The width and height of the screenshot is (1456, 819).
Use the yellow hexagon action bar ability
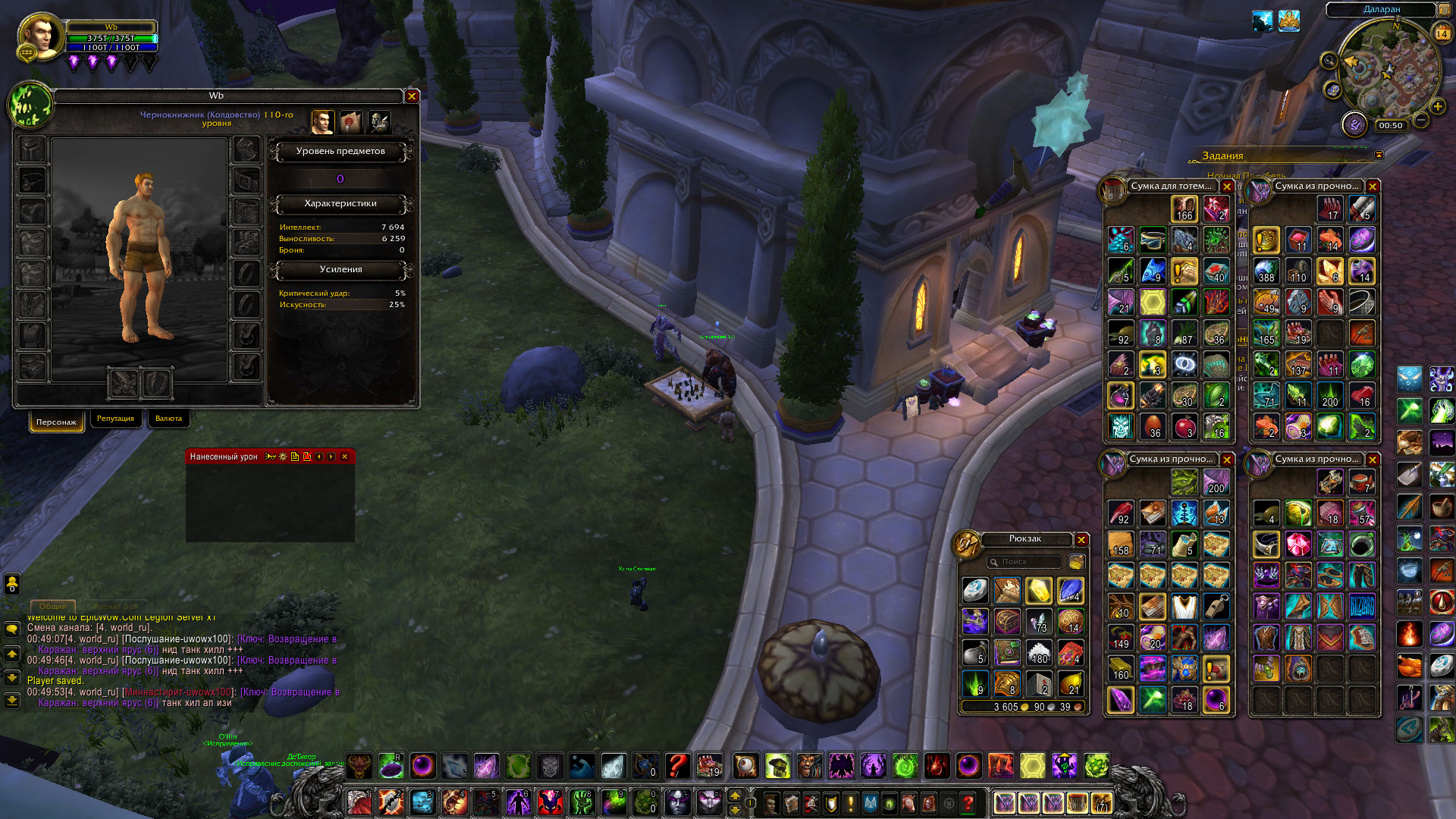click(x=1032, y=766)
